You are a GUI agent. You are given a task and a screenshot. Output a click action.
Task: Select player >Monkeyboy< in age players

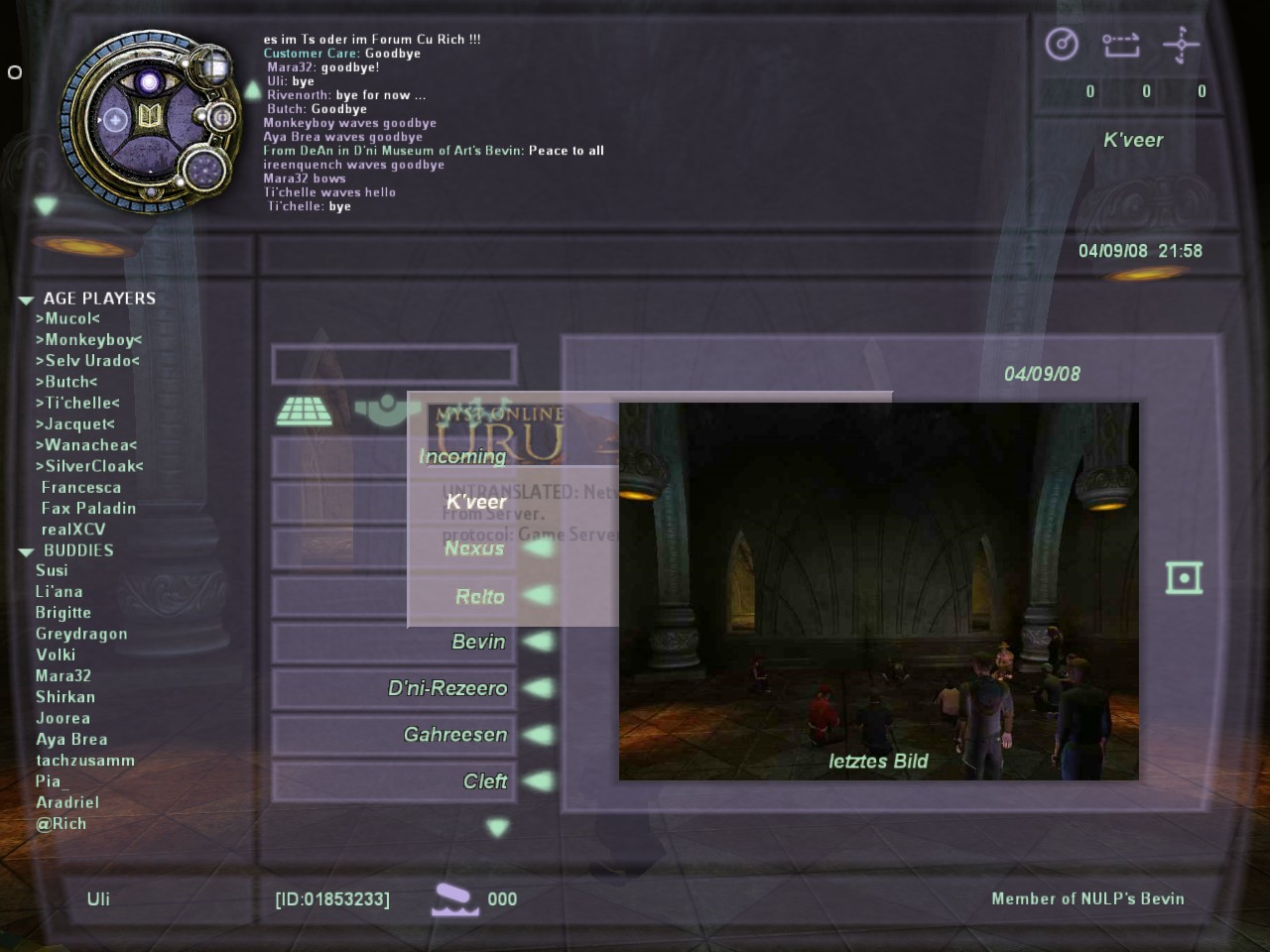click(x=89, y=340)
